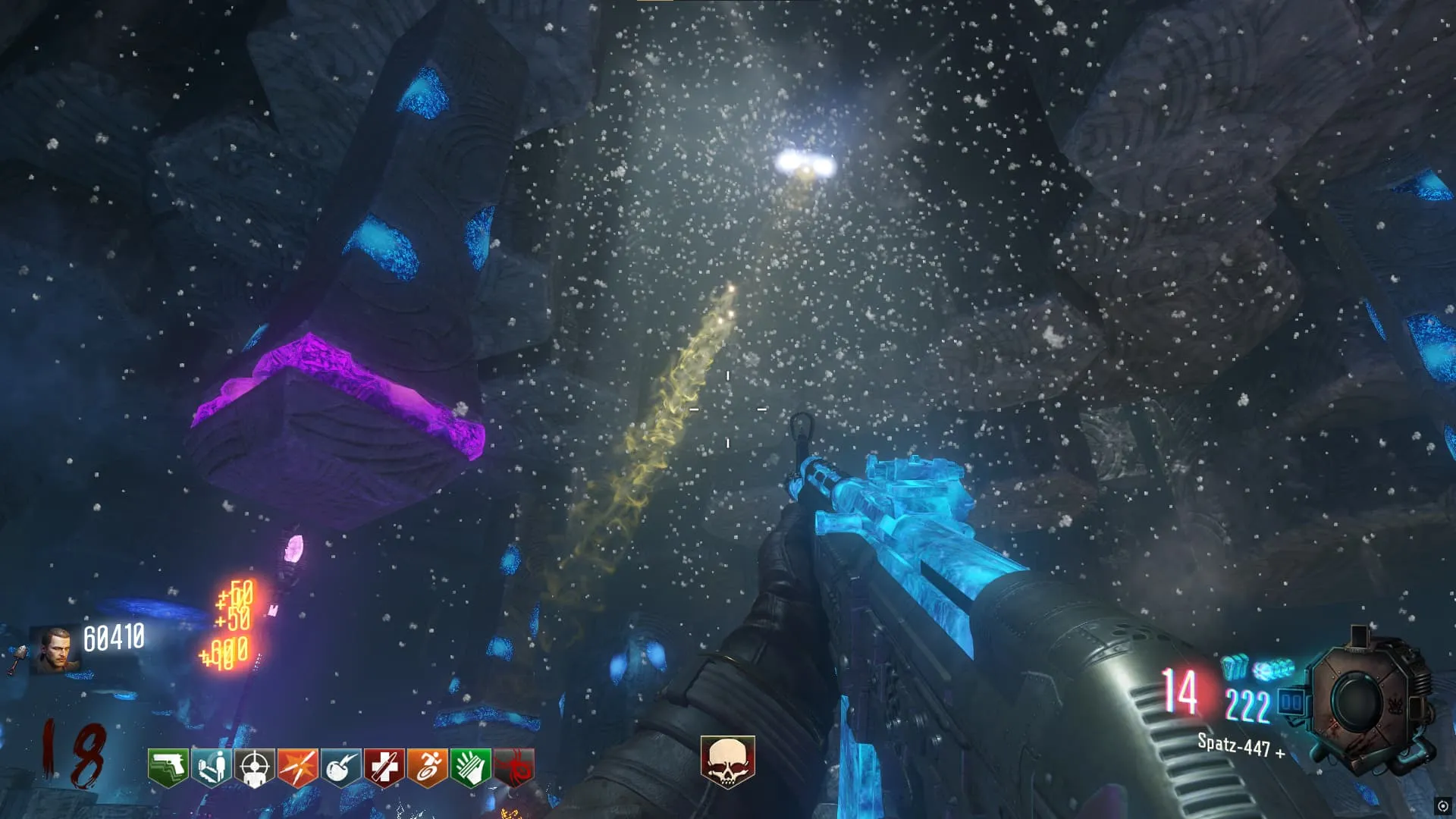Click the orange running man perk icon
This screenshot has width=1456, height=819.
[x=427, y=767]
